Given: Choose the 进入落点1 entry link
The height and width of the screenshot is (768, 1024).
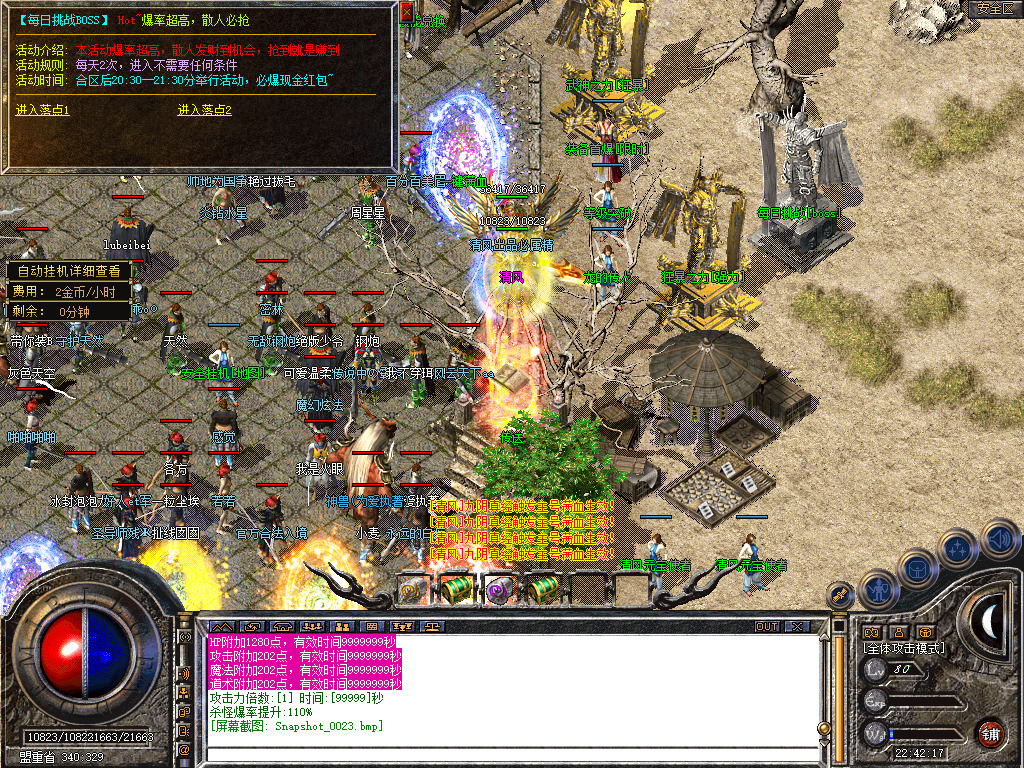Looking at the screenshot, I should tap(43, 110).
